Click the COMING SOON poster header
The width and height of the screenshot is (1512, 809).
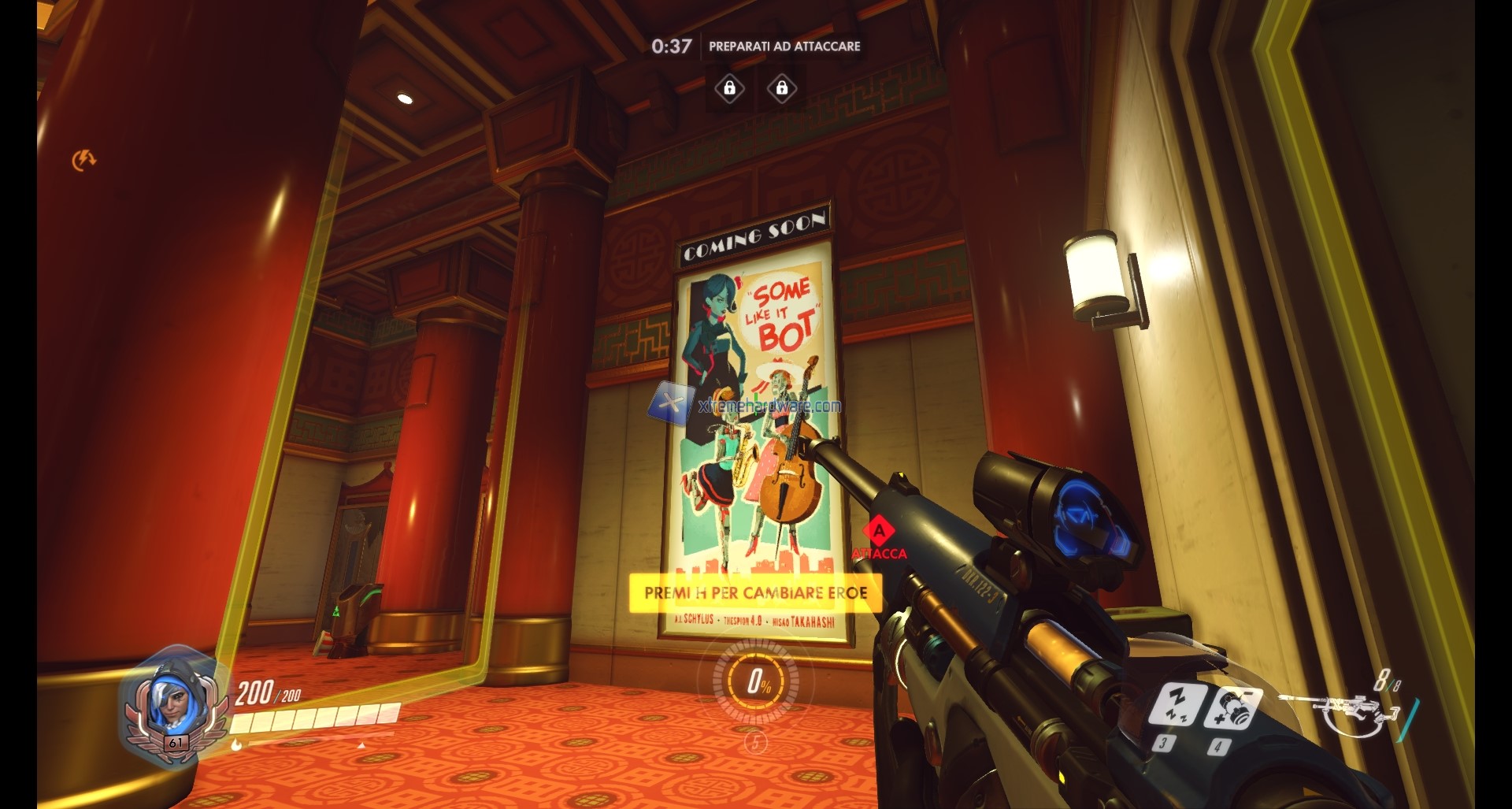[757, 236]
